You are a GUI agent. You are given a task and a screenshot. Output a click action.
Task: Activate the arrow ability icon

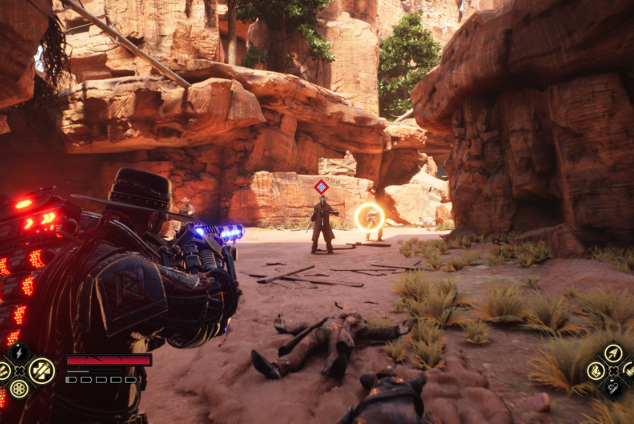click(613, 353)
